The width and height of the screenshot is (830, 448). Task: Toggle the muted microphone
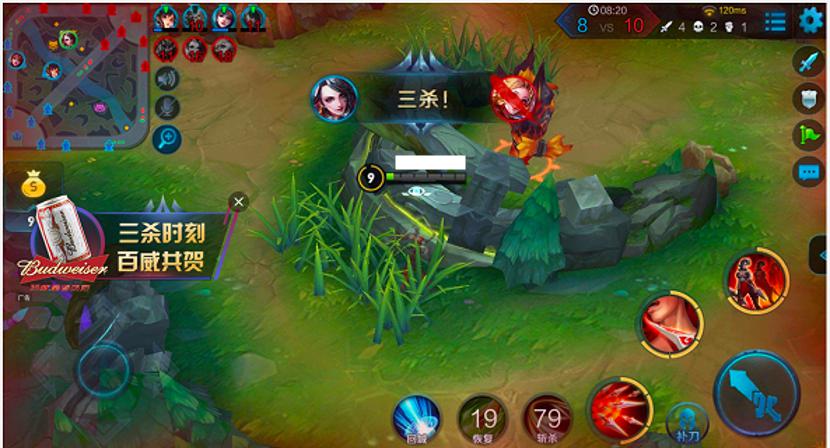point(167,106)
